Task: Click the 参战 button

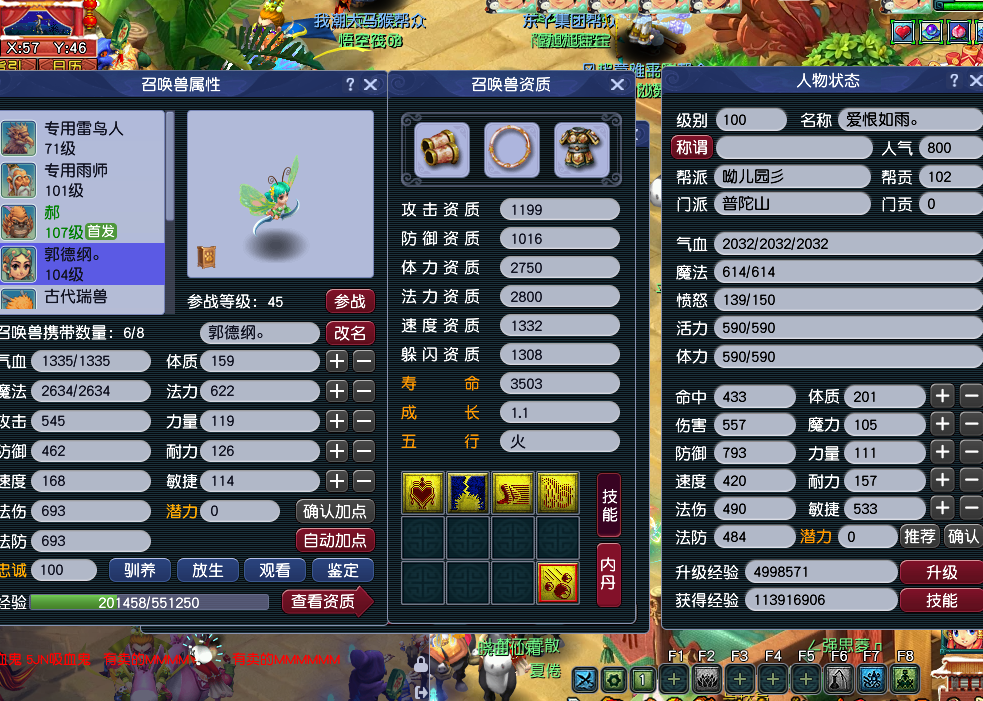Action: [x=349, y=301]
